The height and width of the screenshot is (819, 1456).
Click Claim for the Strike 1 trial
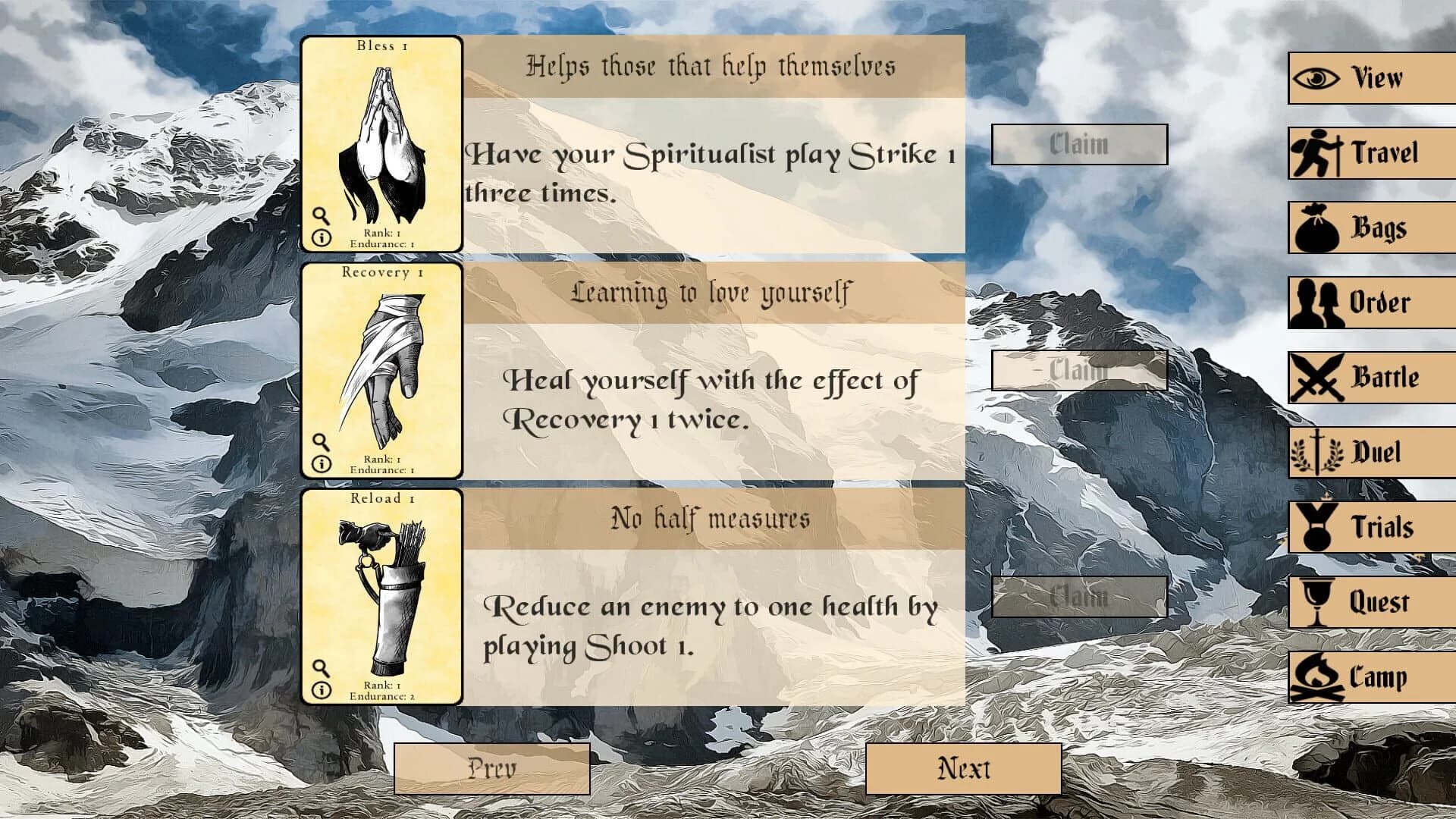point(1078,144)
